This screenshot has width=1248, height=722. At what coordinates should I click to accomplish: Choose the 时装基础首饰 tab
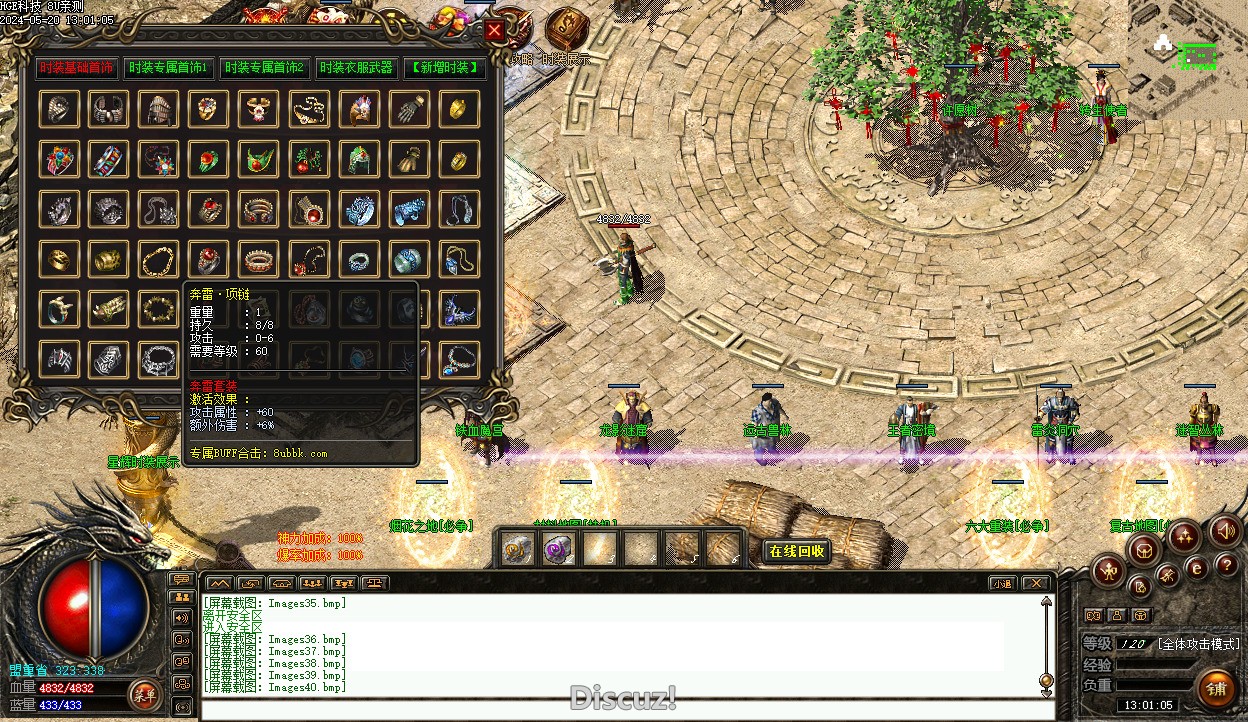pyautogui.click(x=77, y=68)
